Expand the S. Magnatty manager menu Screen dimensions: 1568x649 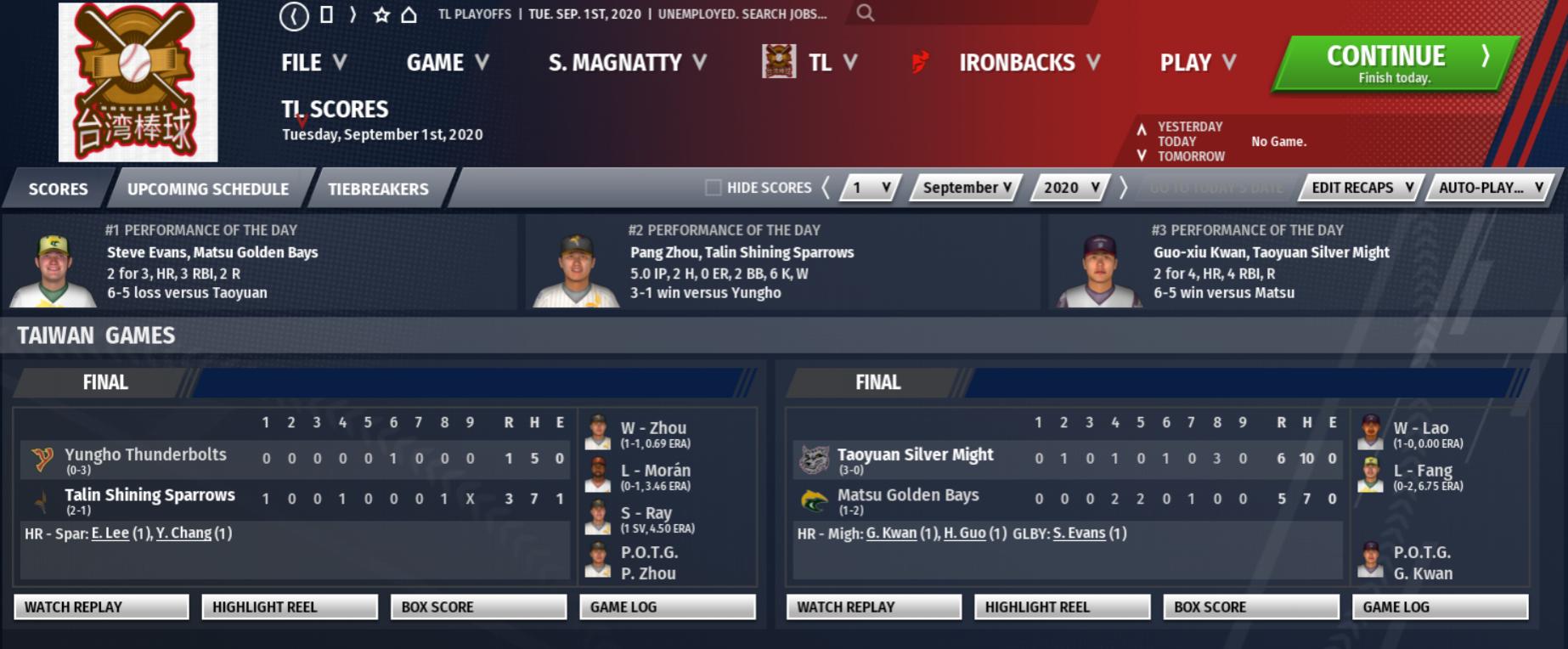click(627, 63)
